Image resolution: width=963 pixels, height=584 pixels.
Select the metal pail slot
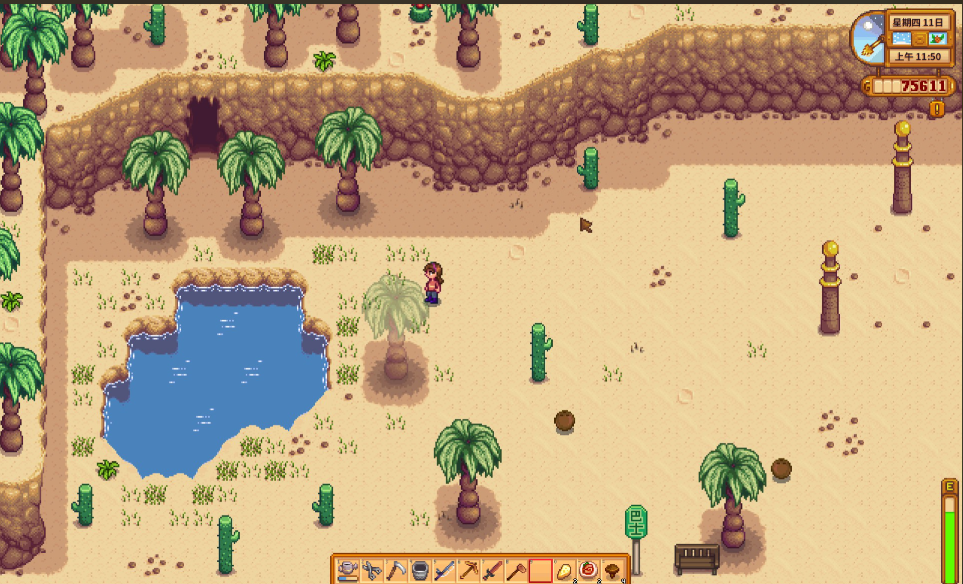420,571
